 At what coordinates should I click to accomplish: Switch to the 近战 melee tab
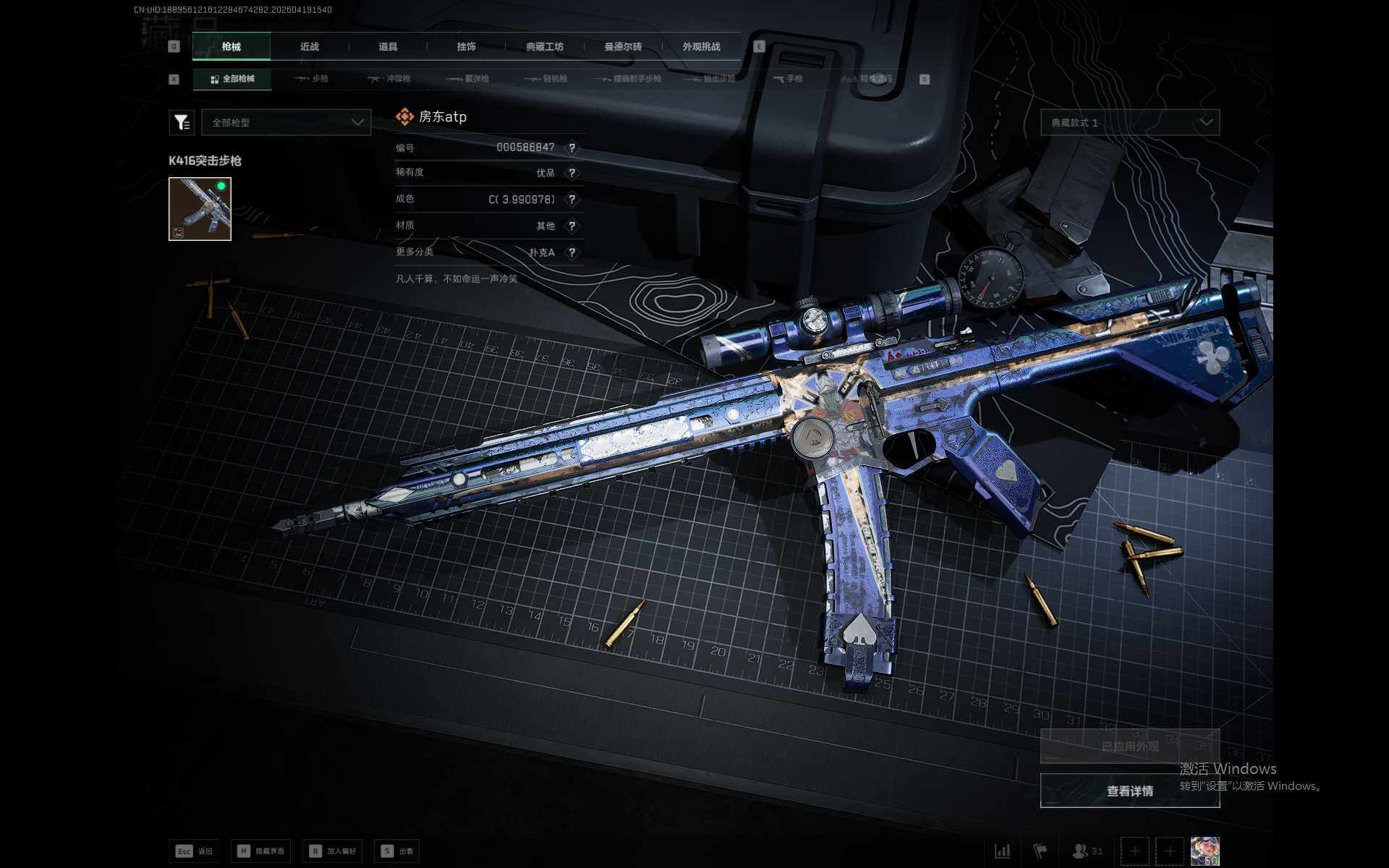310,46
